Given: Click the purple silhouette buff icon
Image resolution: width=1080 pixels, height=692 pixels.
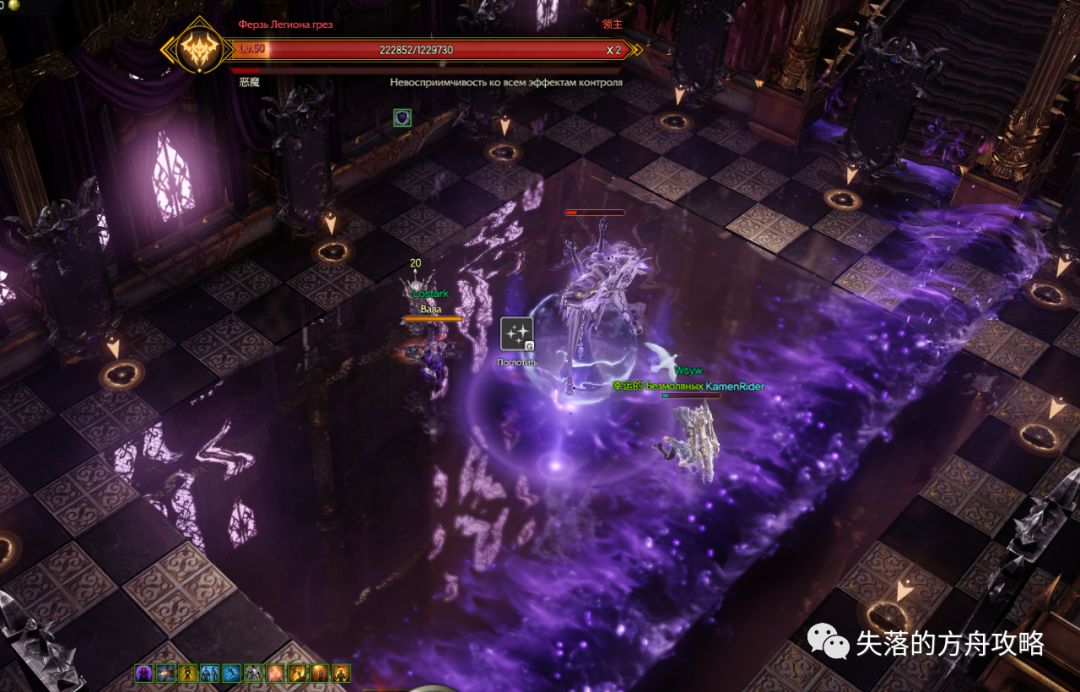Looking at the screenshot, I should pos(143,673).
